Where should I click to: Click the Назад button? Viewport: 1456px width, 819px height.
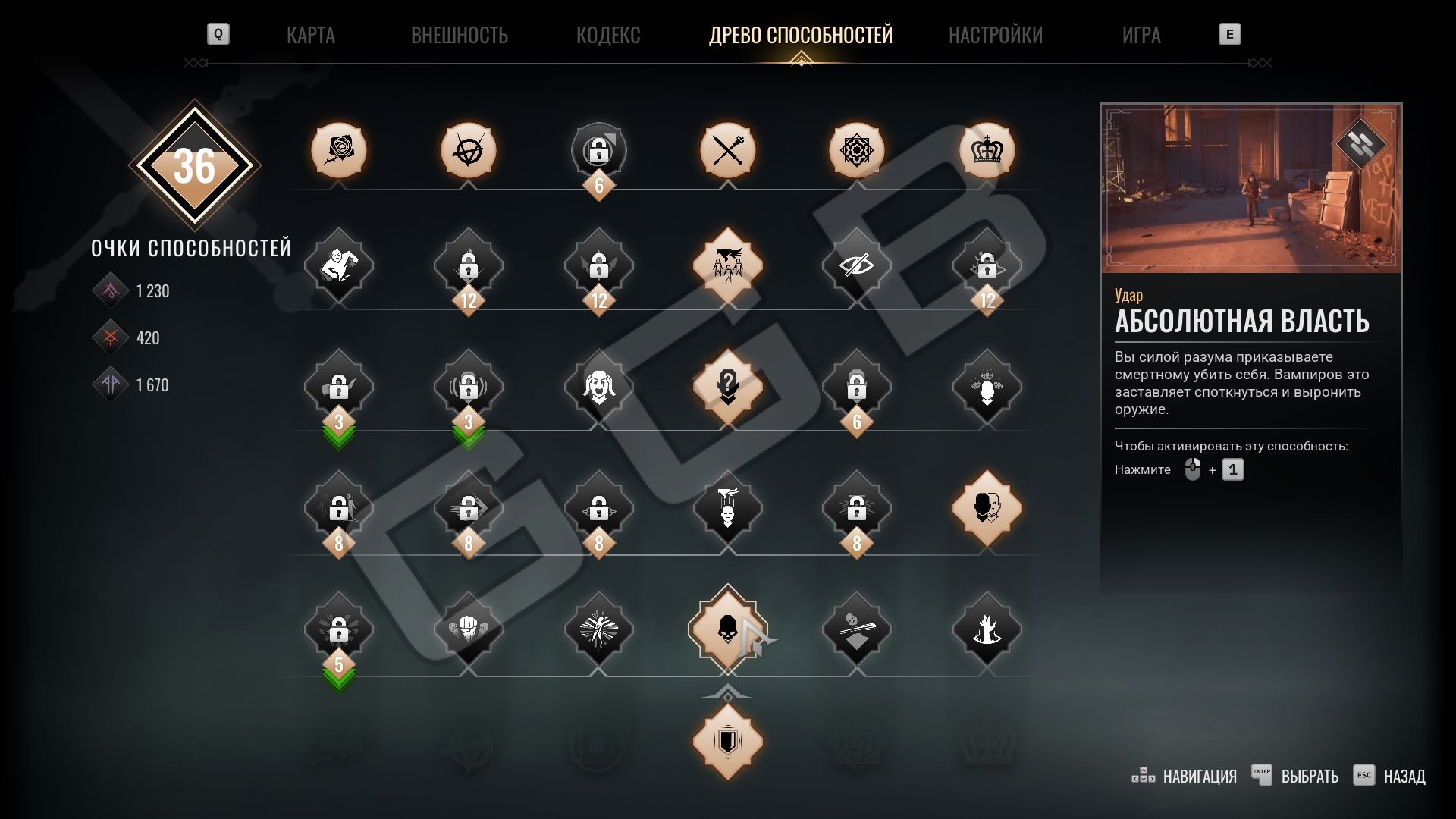1390,776
